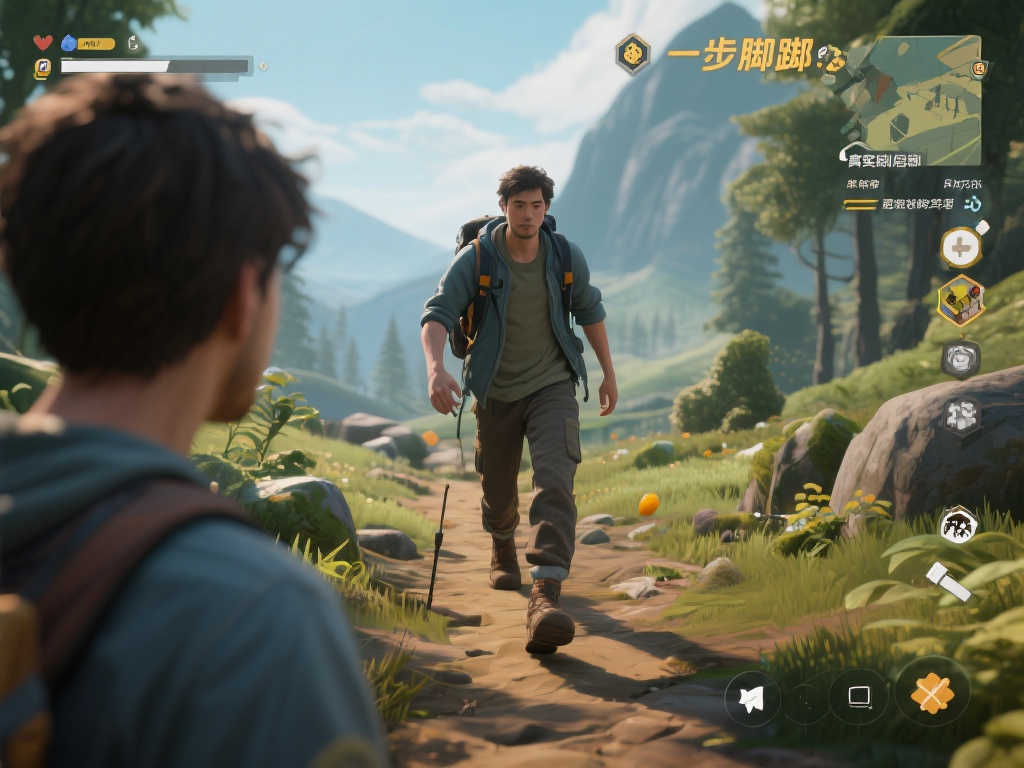
Task: Open the yellow hexagon building icon
Action: pyautogui.click(x=961, y=300)
